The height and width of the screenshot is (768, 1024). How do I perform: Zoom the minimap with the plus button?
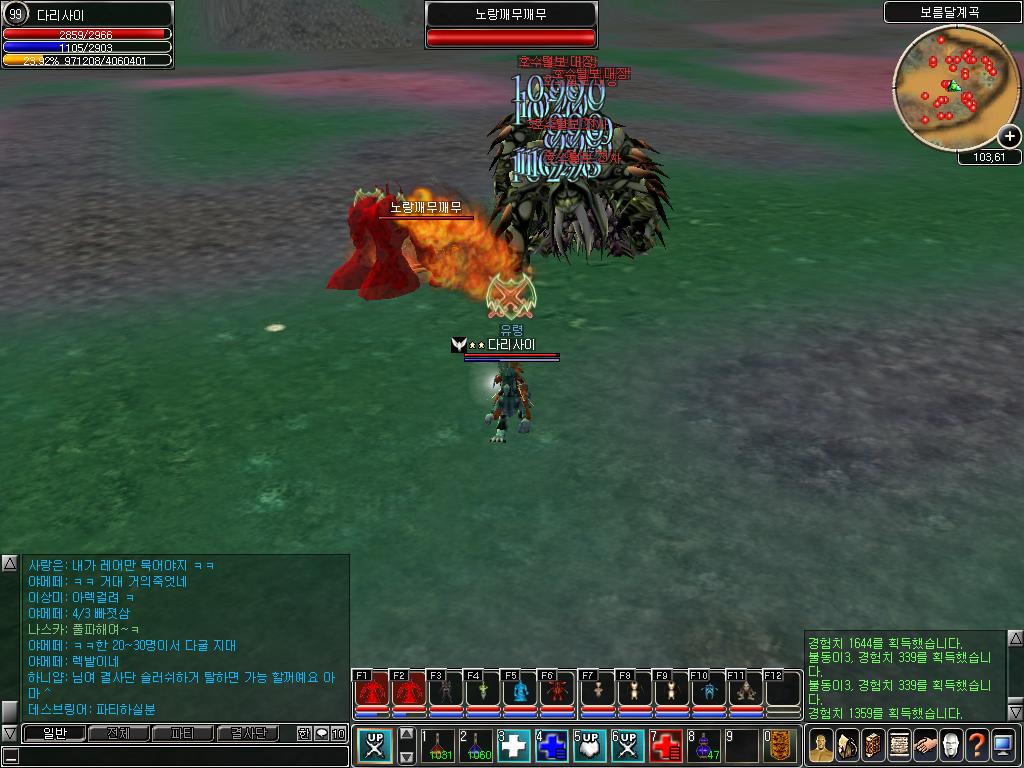pos(1009,136)
